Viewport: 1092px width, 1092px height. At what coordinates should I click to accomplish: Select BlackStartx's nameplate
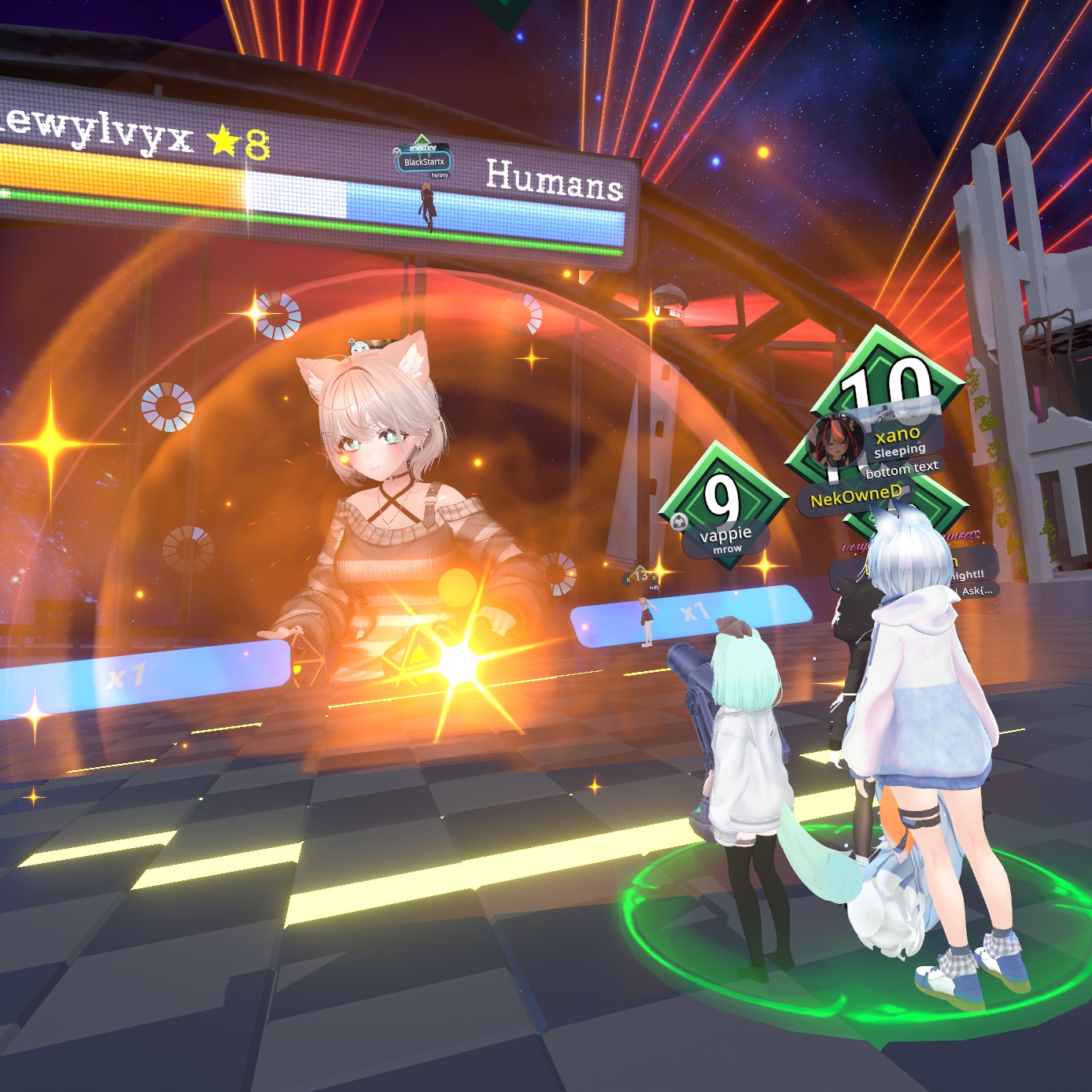coord(424,162)
